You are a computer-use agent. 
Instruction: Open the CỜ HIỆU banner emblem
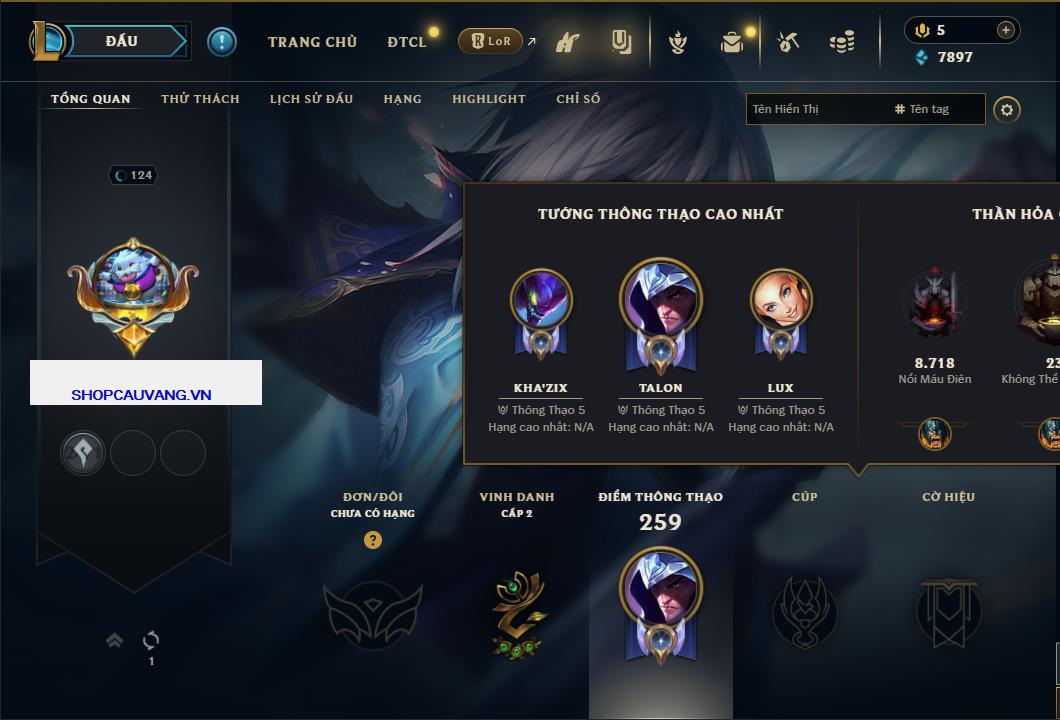coord(947,612)
